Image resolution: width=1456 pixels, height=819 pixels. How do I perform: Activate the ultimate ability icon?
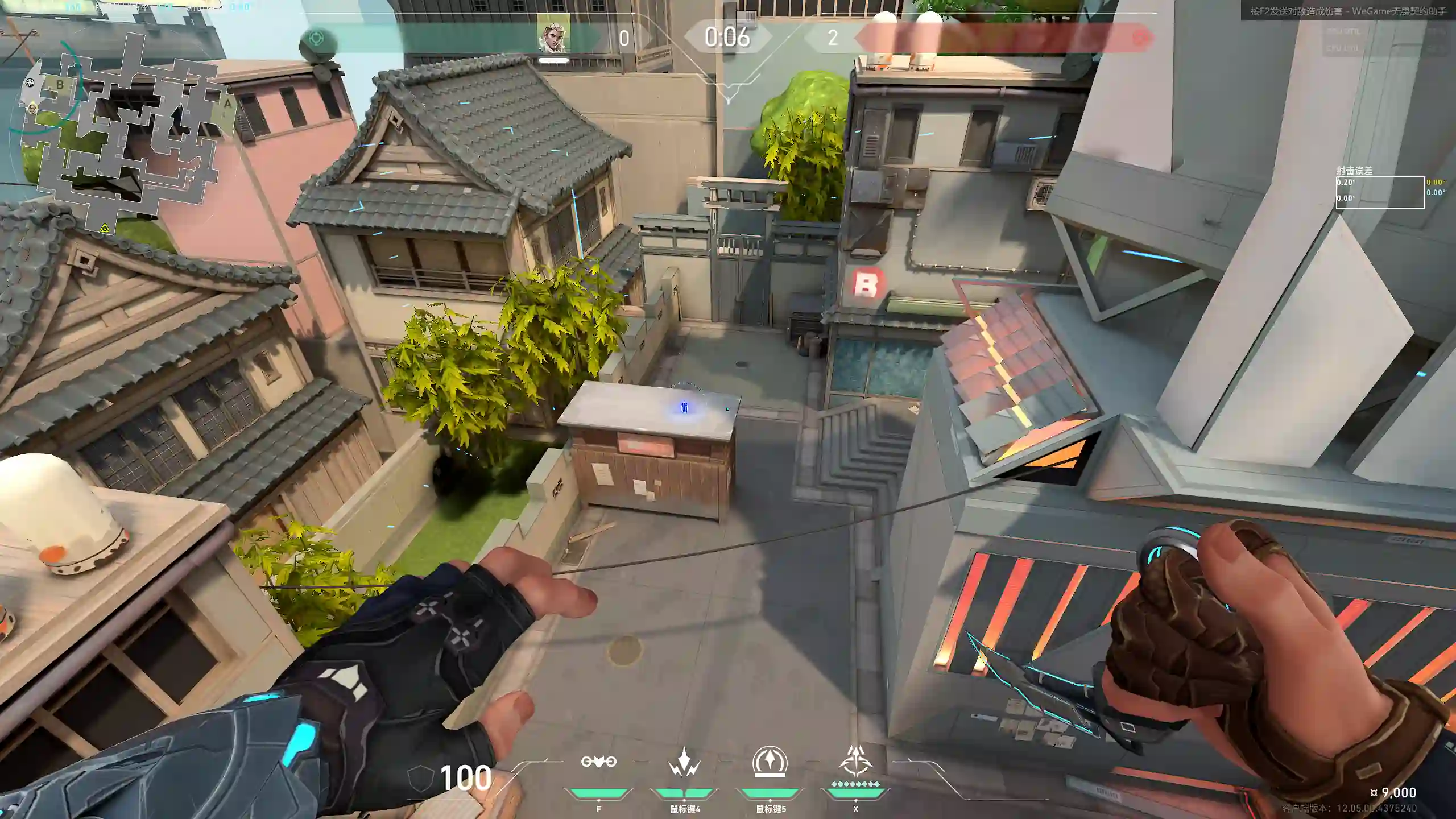tap(855, 762)
